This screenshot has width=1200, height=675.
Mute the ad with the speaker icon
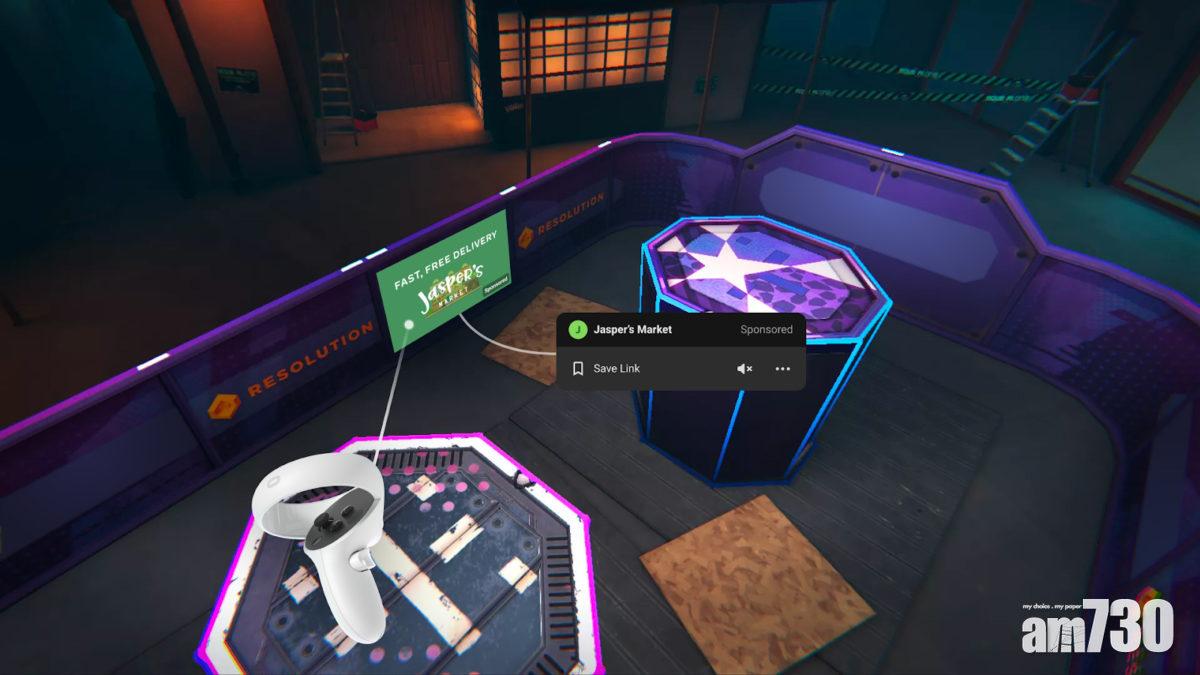(x=744, y=369)
